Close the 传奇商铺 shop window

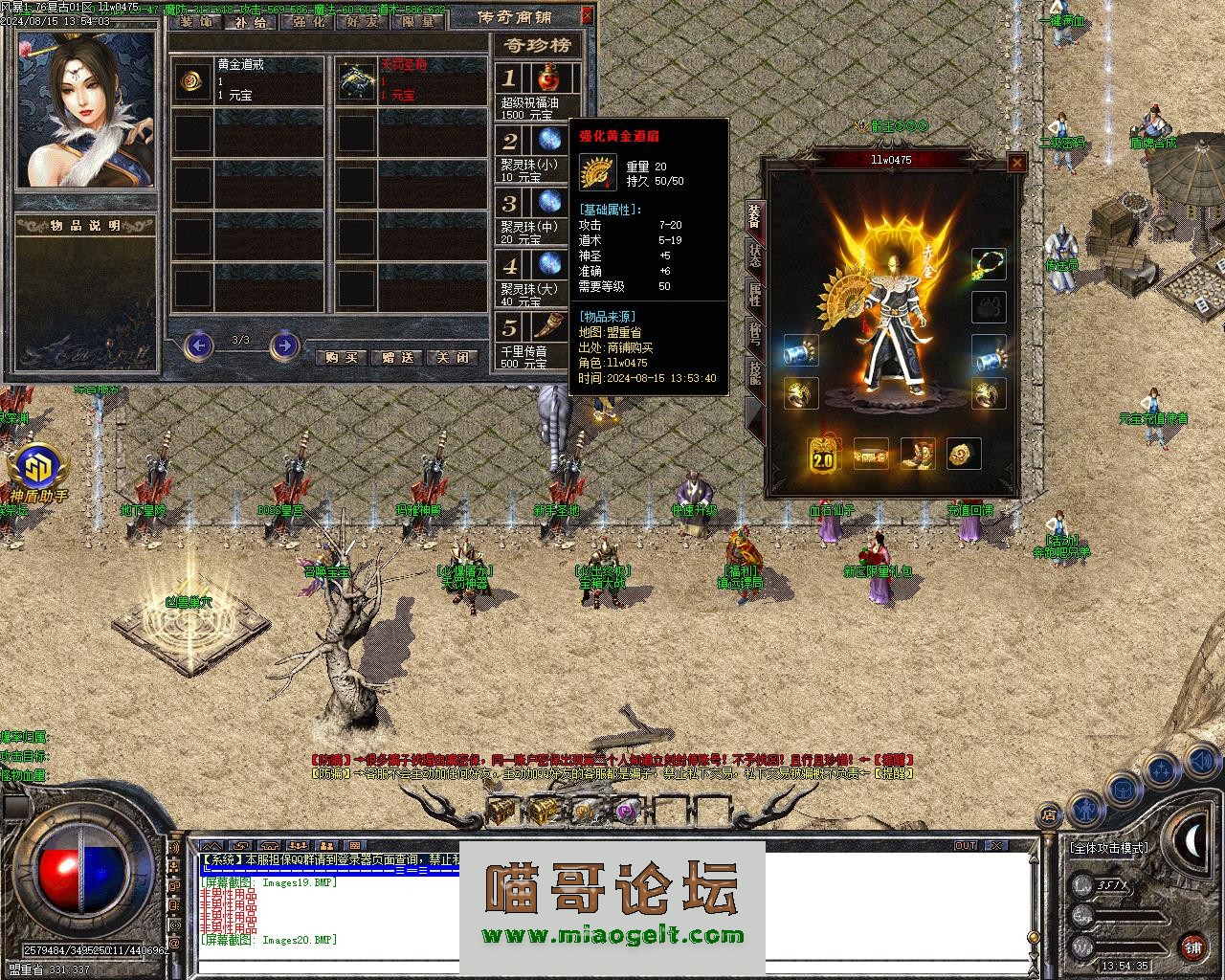pos(588,16)
